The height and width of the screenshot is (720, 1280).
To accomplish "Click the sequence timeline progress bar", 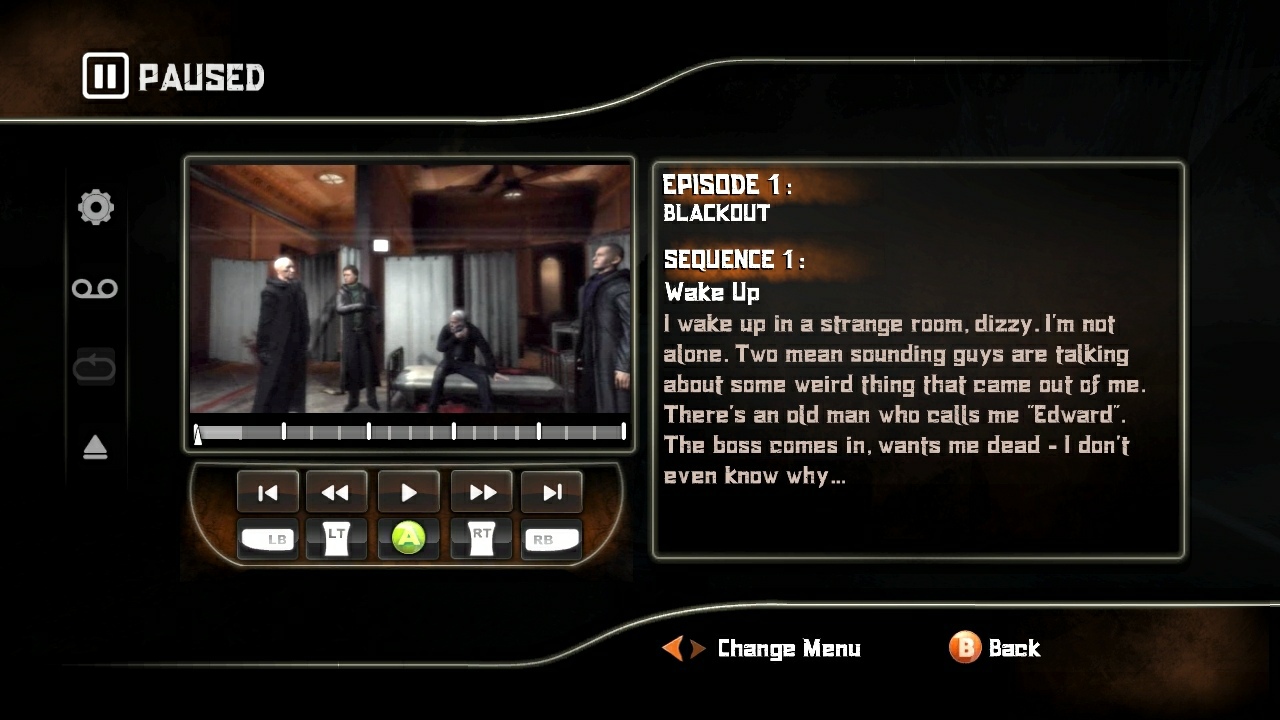I will [x=410, y=432].
